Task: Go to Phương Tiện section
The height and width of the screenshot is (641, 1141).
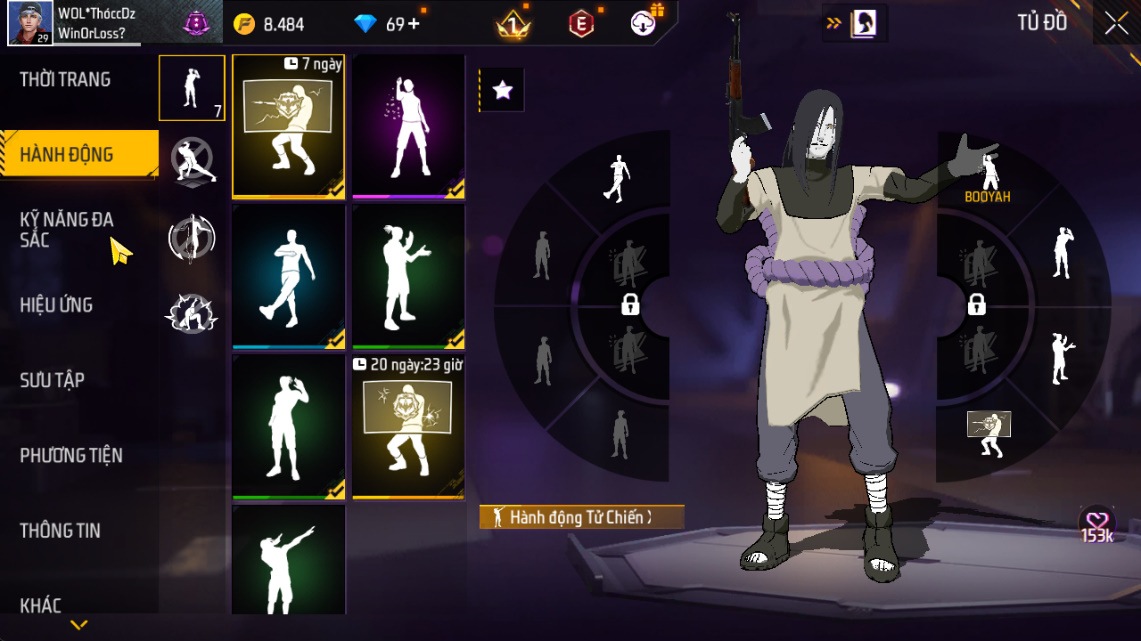Action: pyautogui.click(x=71, y=455)
